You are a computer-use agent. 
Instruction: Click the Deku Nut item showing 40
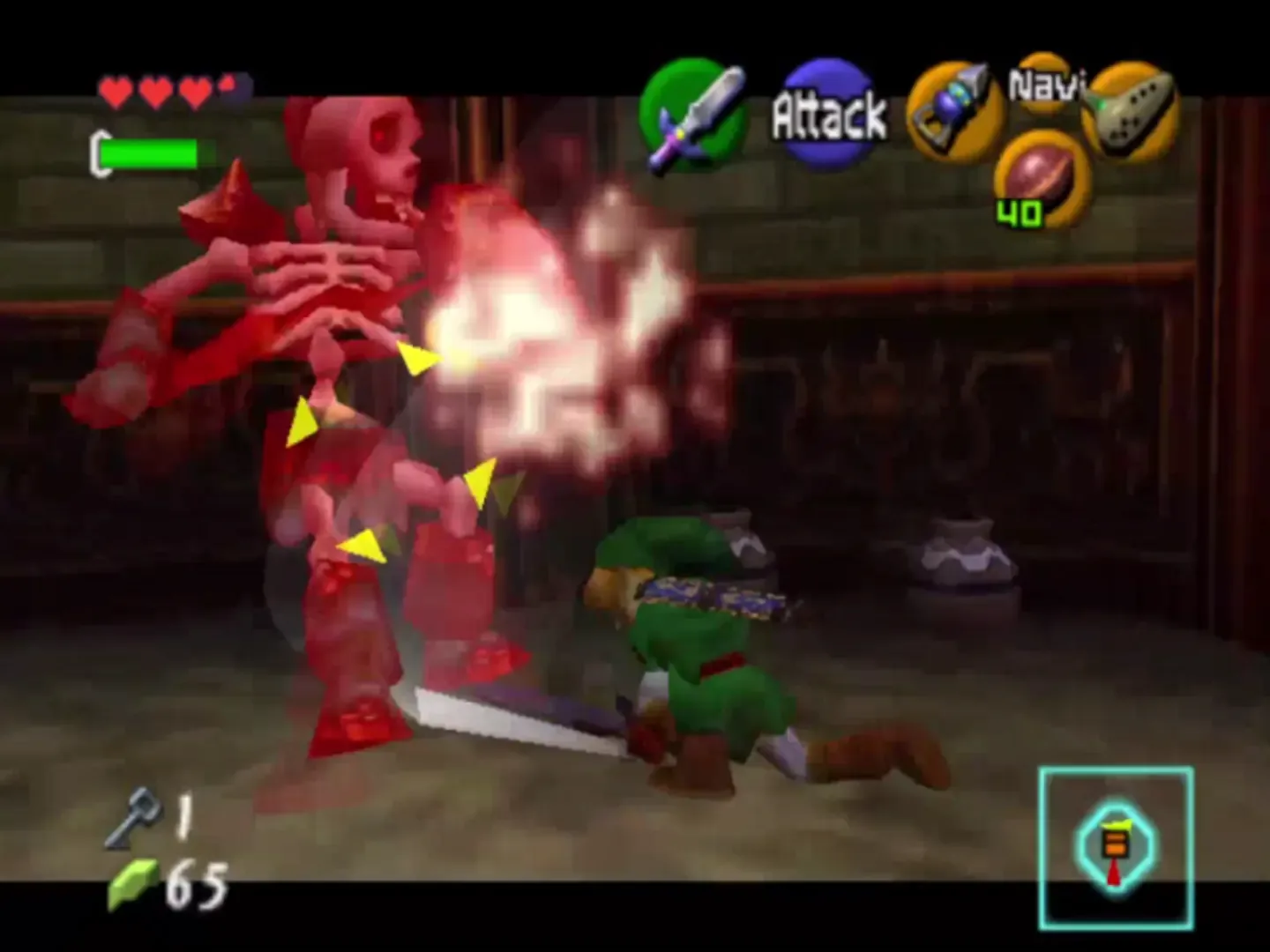1039,176
